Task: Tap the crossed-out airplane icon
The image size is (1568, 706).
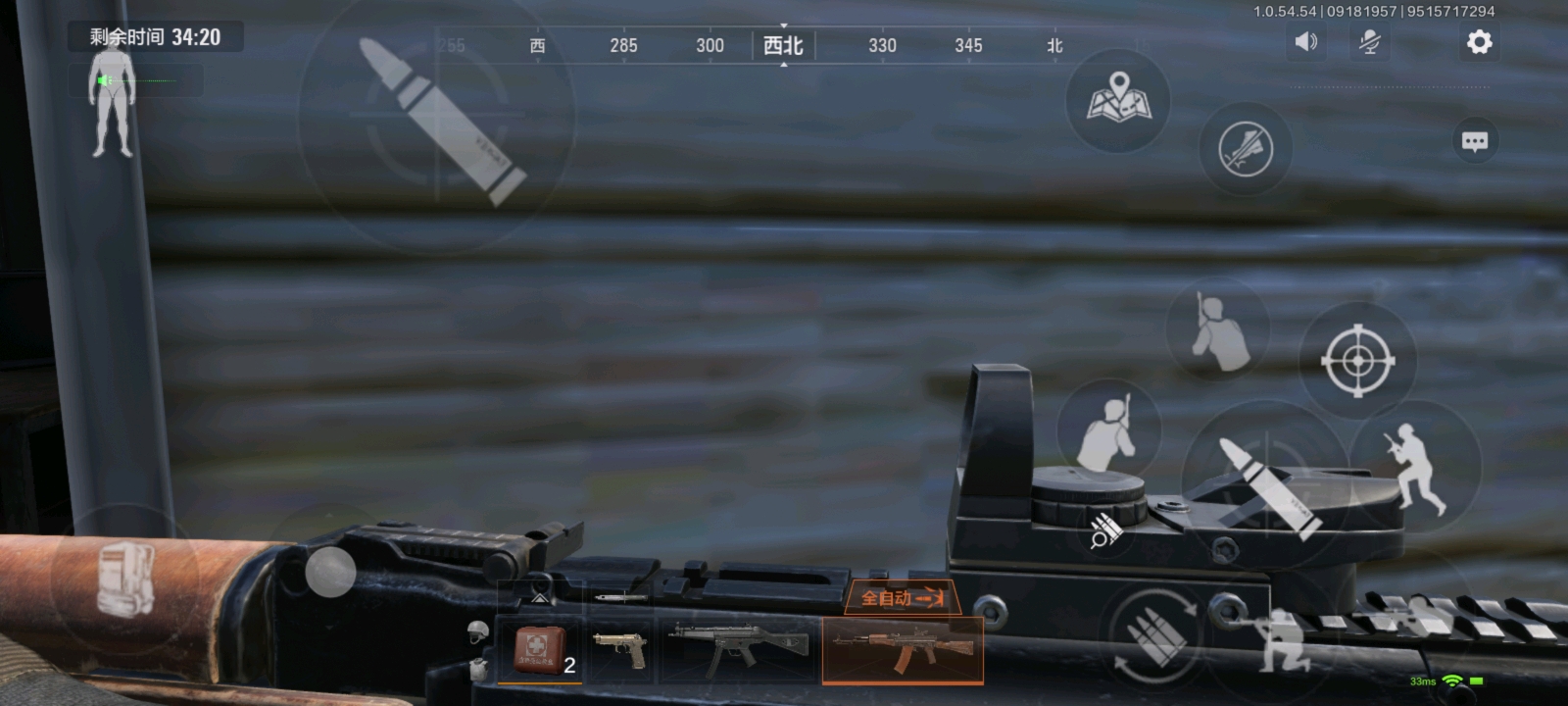Action: point(1245,149)
